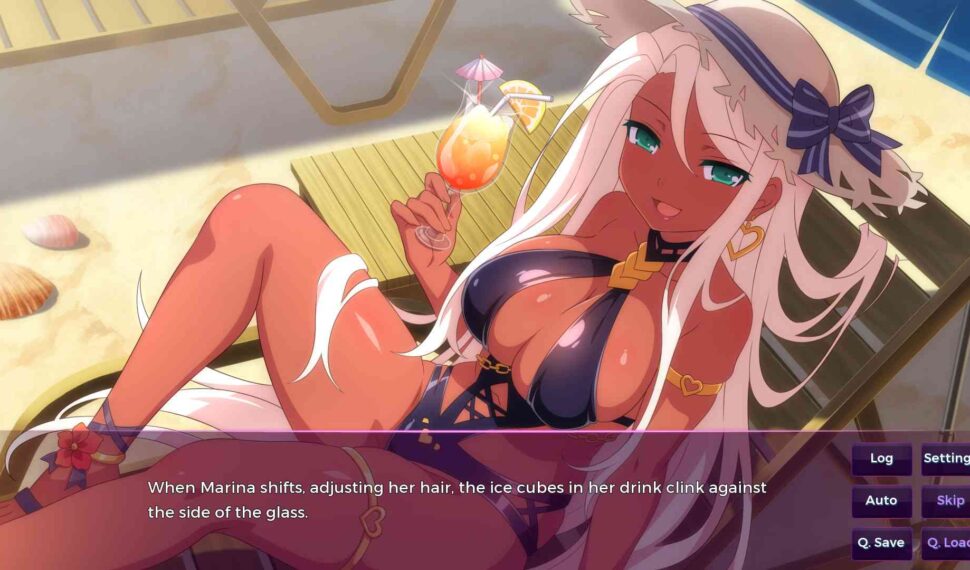
Task: Quick load with Q. Load
Action: click(947, 543)
